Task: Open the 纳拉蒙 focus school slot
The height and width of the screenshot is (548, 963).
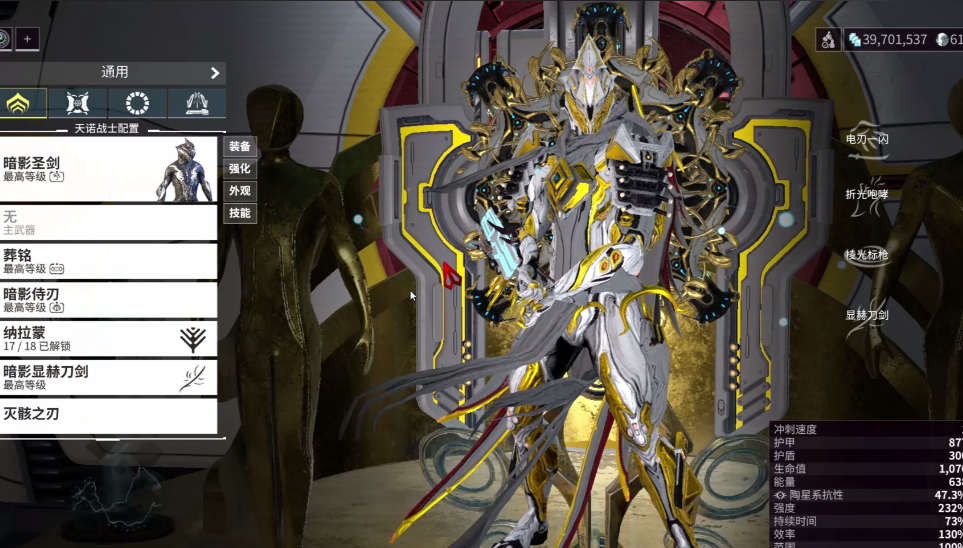Action: click(x=108, y=339)
